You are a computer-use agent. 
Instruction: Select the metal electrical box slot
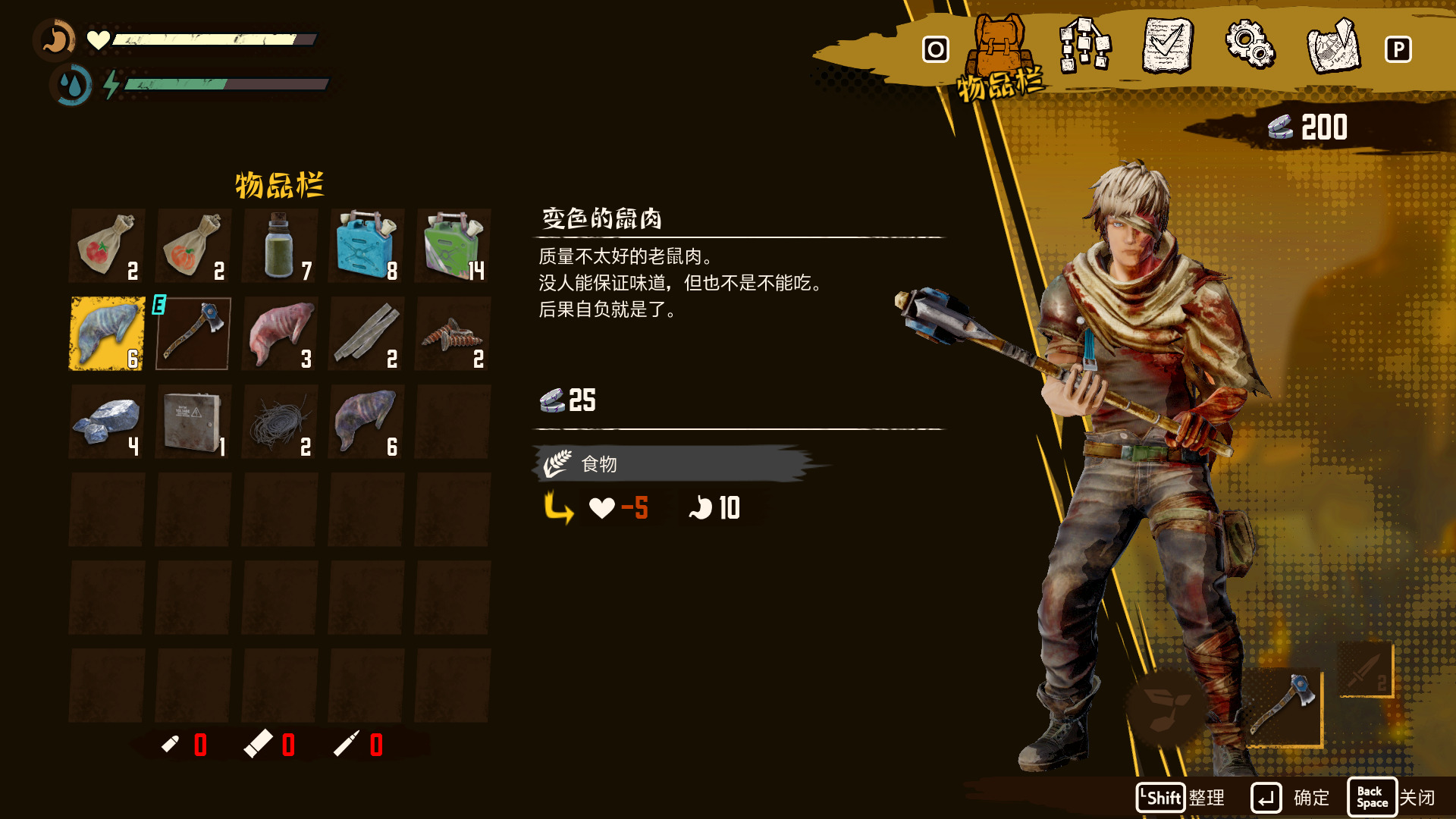[x=193, y=422]
